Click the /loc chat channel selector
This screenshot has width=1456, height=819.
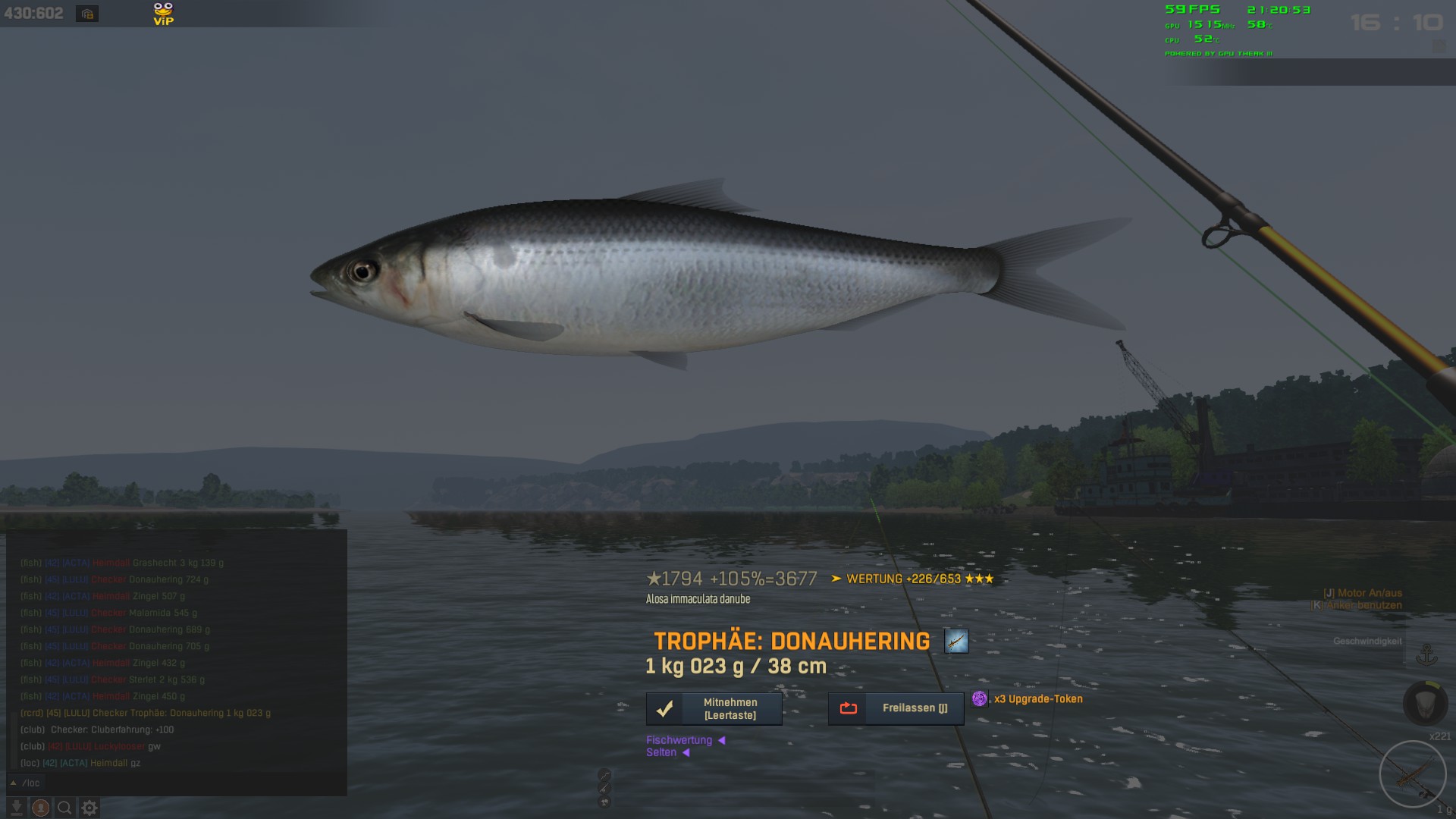click(x=26, y=783)
